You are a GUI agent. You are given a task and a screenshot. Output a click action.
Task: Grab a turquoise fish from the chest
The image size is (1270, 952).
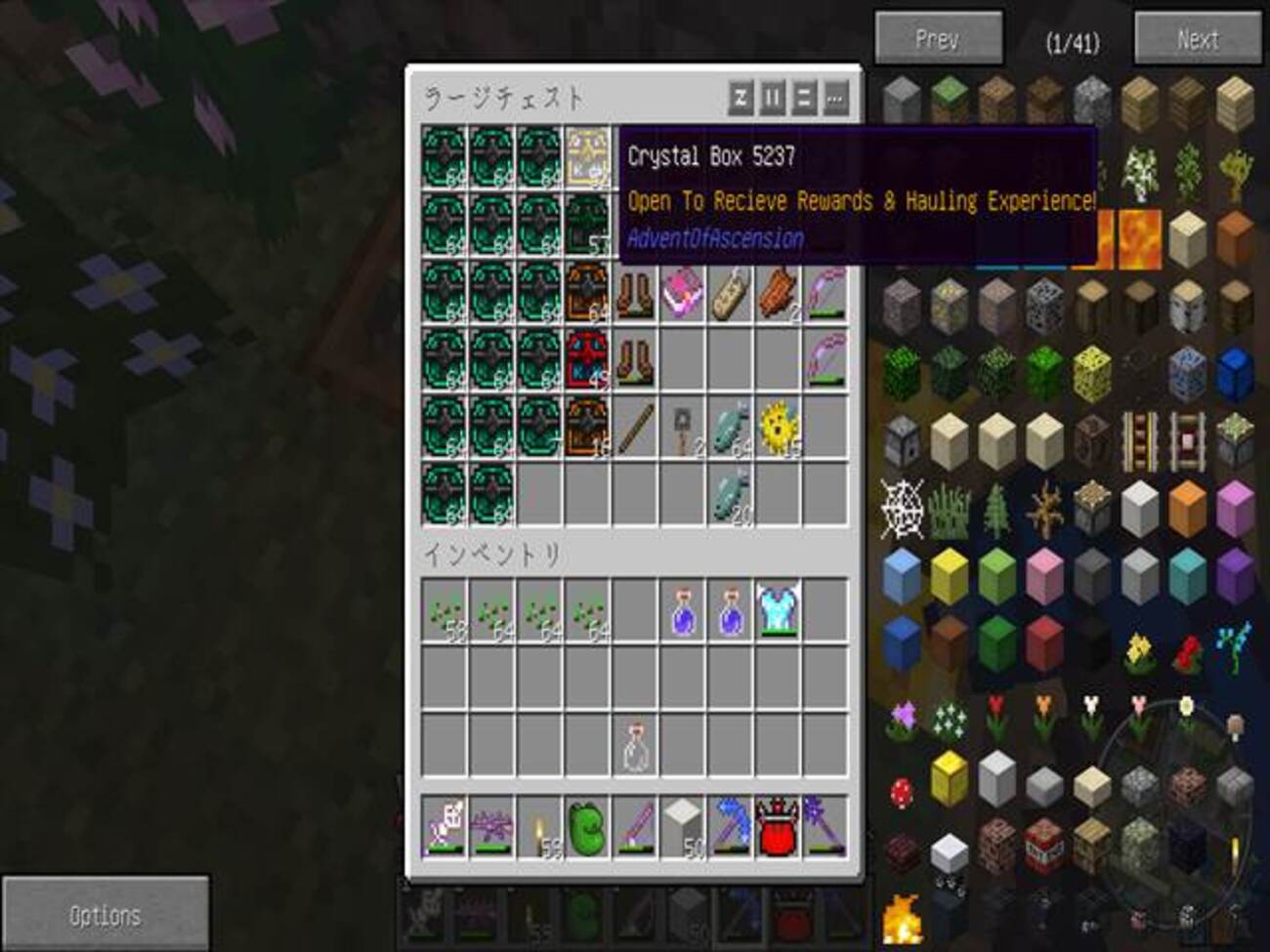(x=728, y=430)
